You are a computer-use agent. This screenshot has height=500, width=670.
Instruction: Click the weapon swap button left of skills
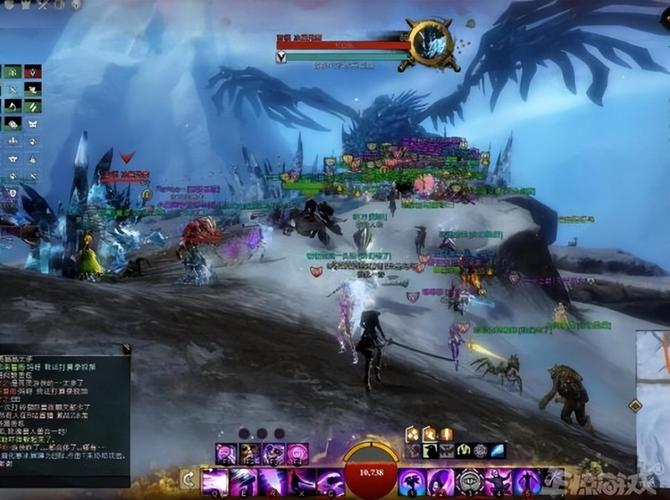(x=187, y=480)
